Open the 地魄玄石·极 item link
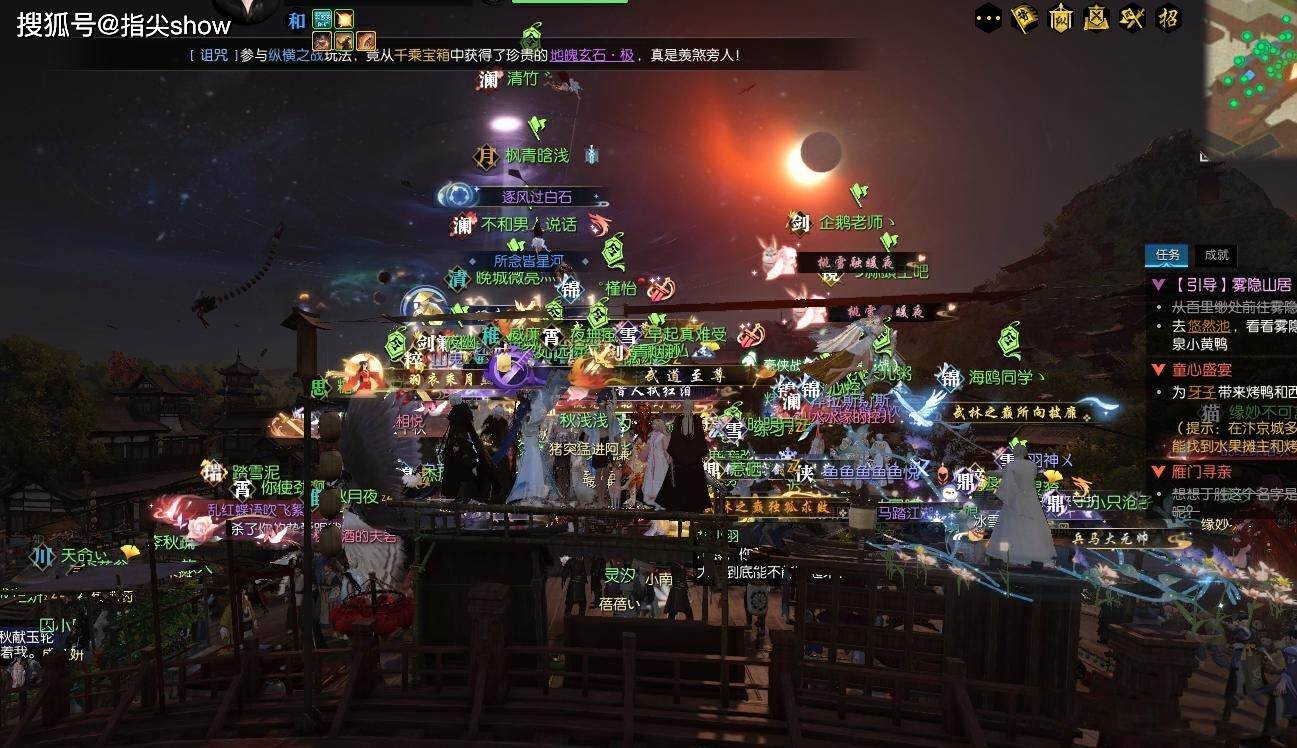The height and width of the screenshot is (748, 1297). click(592, 55)
